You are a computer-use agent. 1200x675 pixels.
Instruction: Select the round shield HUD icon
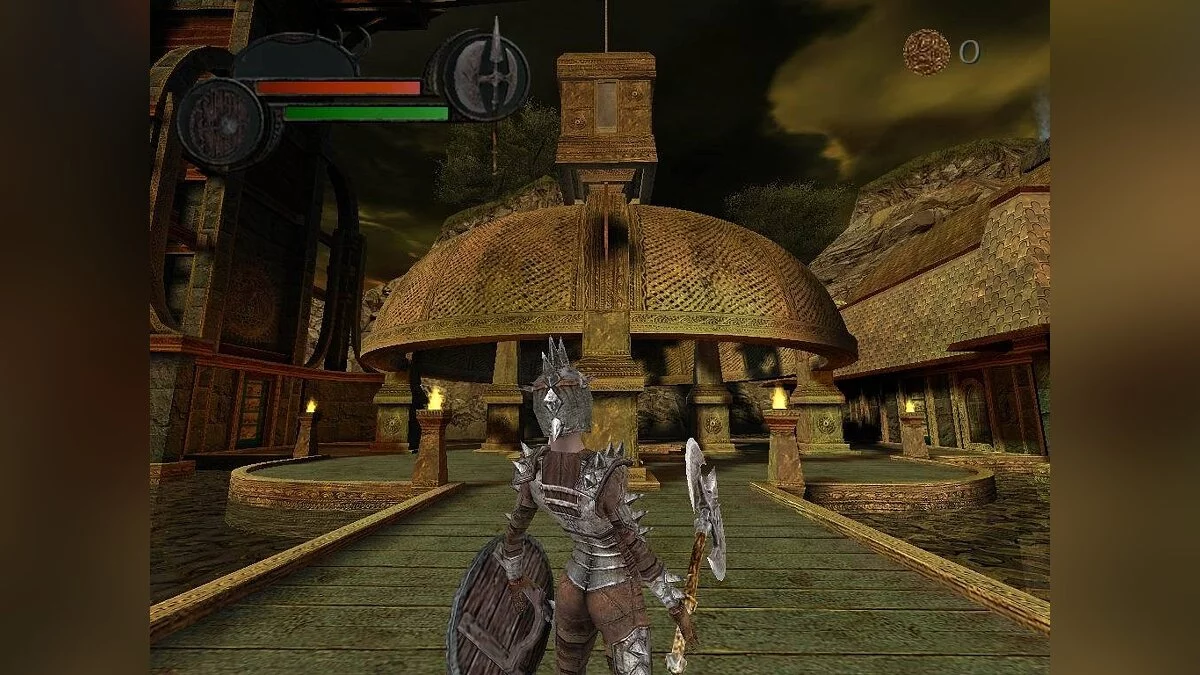coord(220,123)
